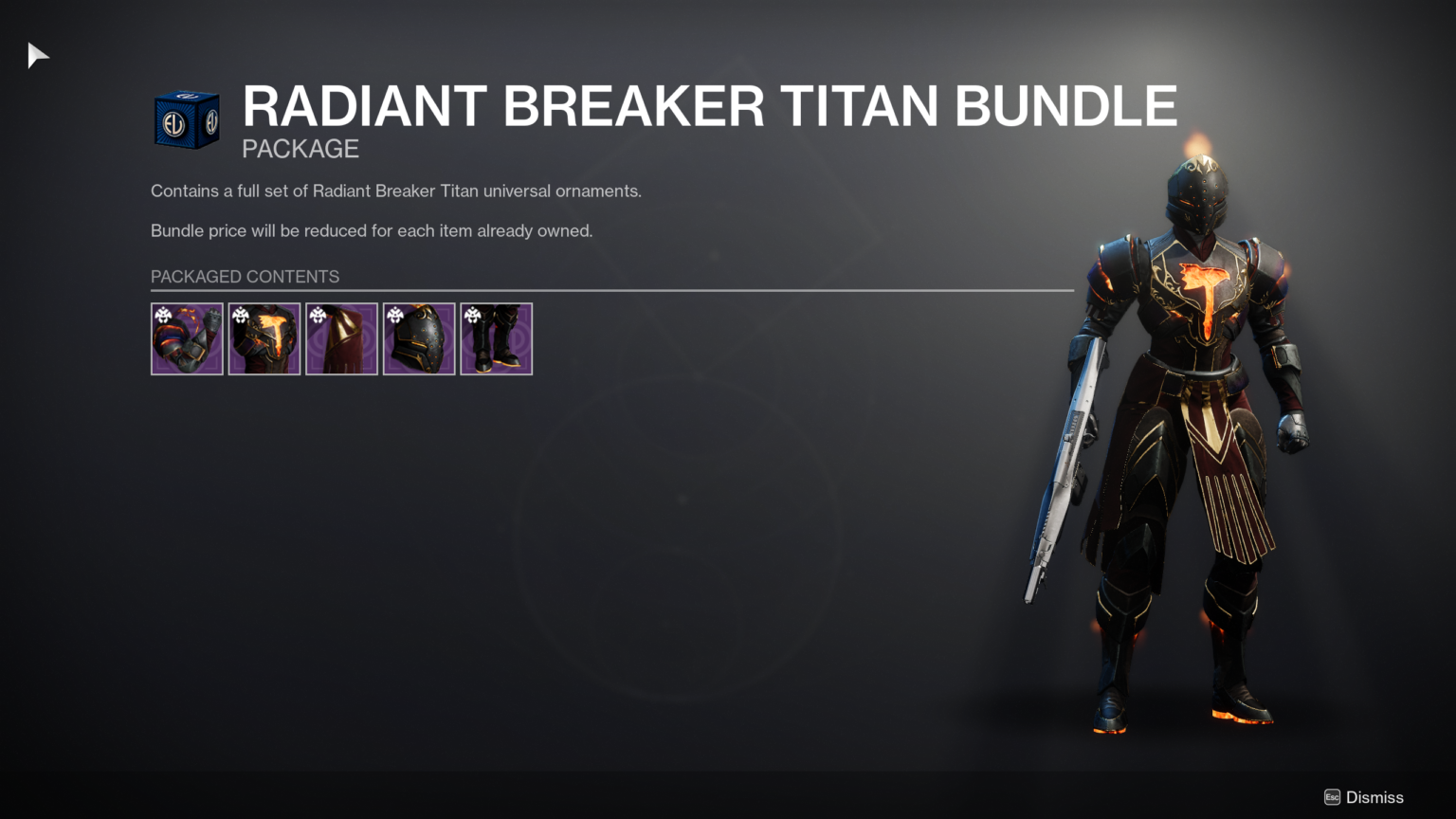Click the ornament badge on the helmet tile
1456x819 pixels.
pyautogui.click(x=394, y=314)
